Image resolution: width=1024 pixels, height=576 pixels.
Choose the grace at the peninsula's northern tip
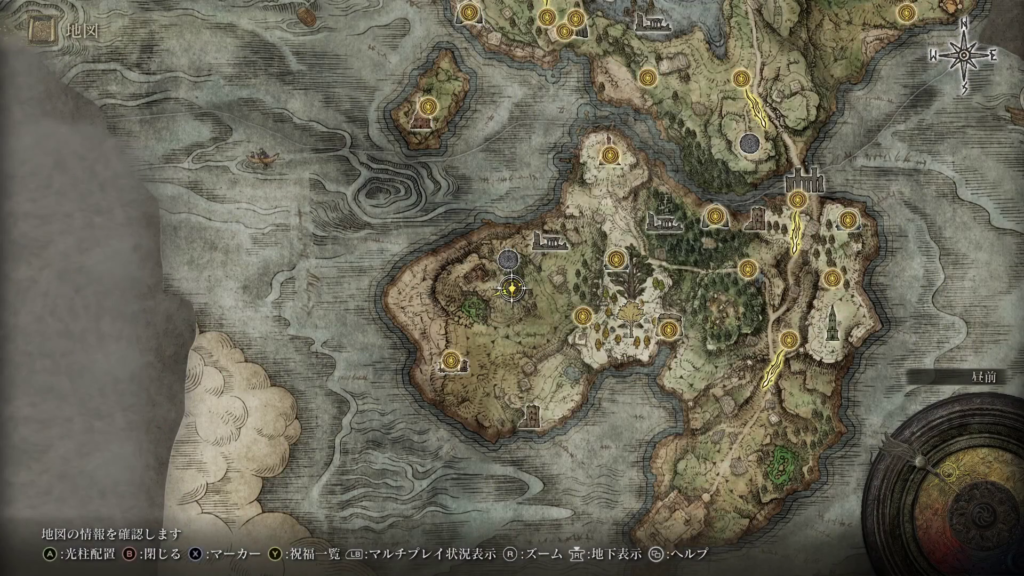(x=610, y=154)
